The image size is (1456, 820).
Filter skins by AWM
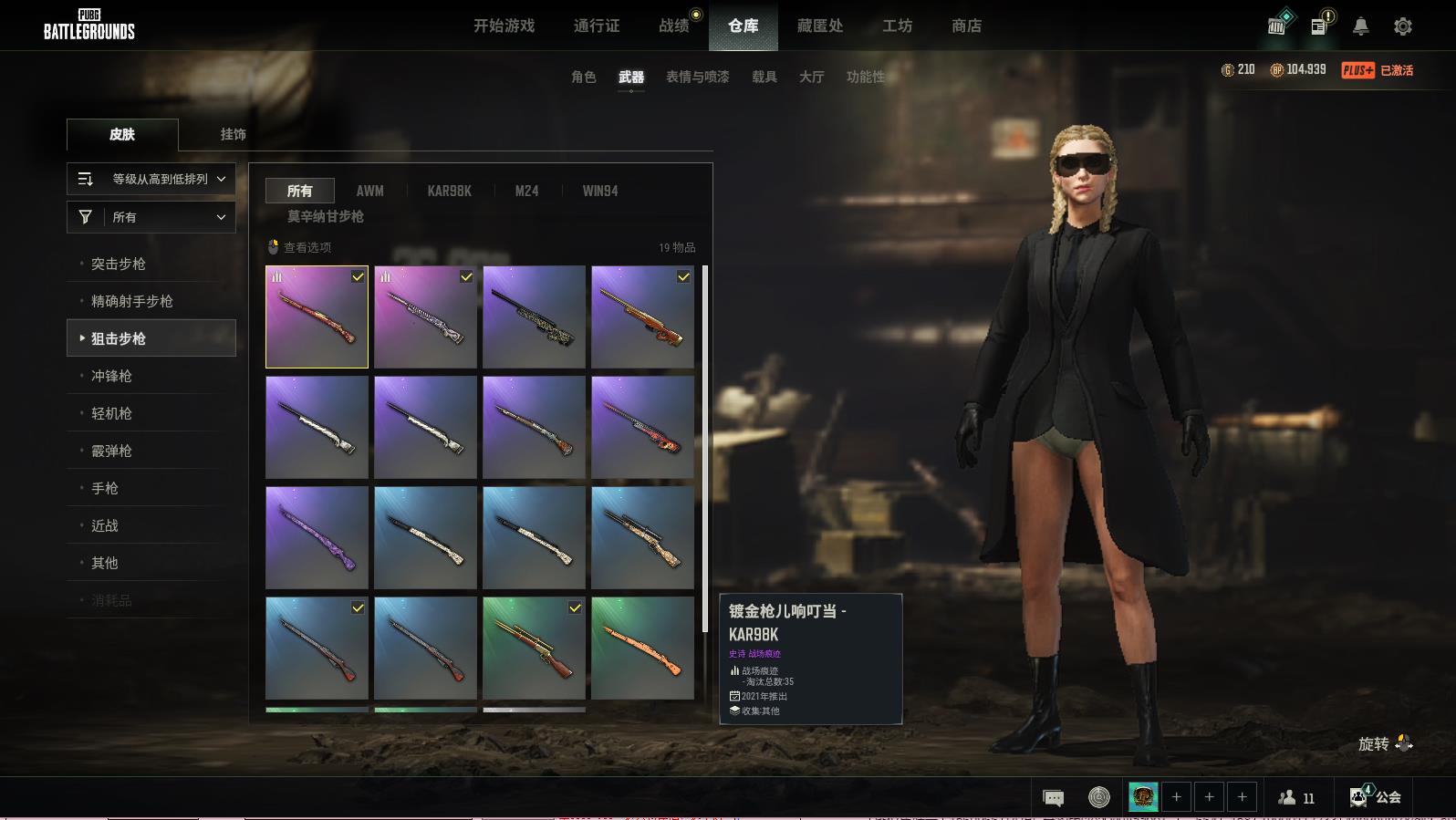[369, 191]
